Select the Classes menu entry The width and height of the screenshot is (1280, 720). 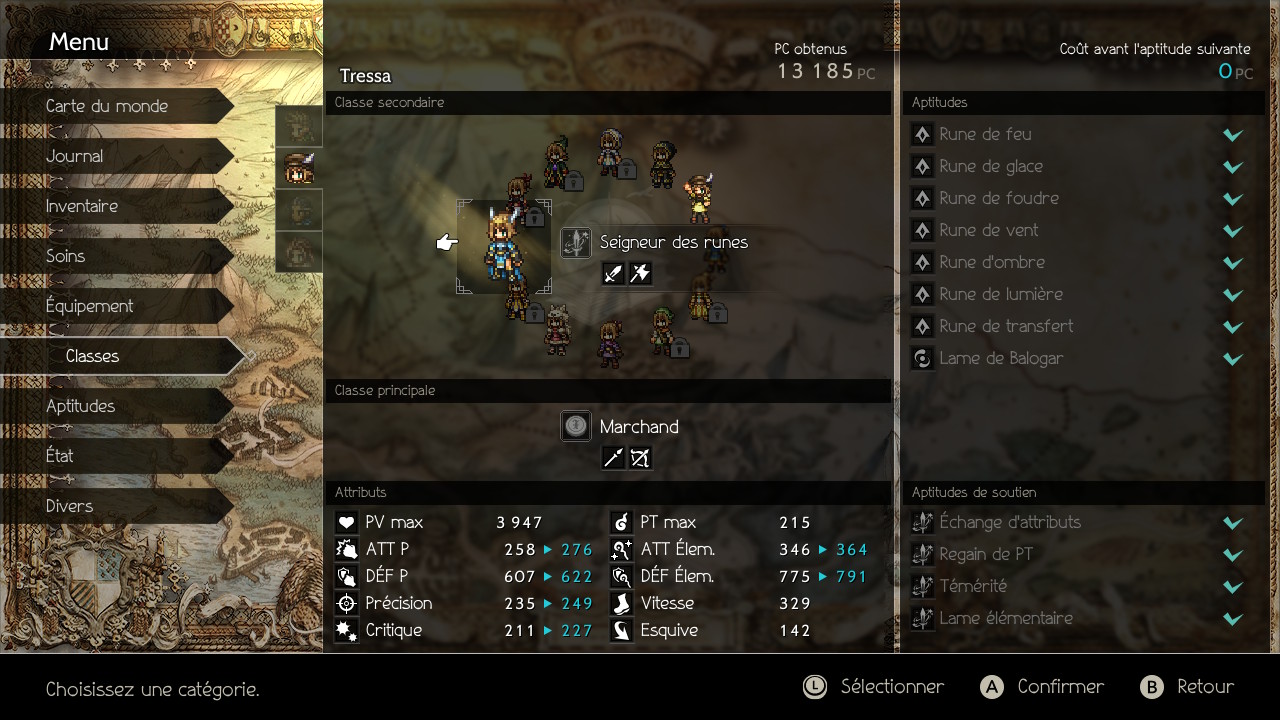93,356
